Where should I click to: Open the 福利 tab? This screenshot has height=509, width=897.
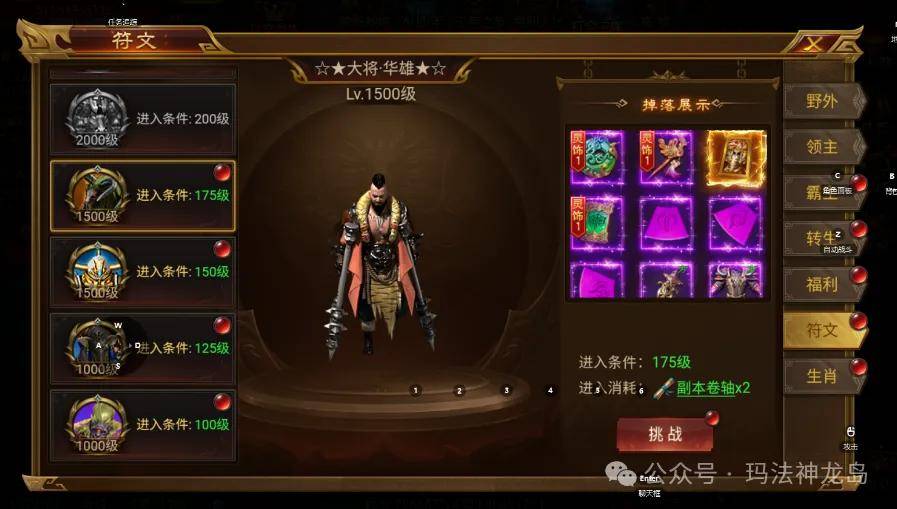pos(821,284)
